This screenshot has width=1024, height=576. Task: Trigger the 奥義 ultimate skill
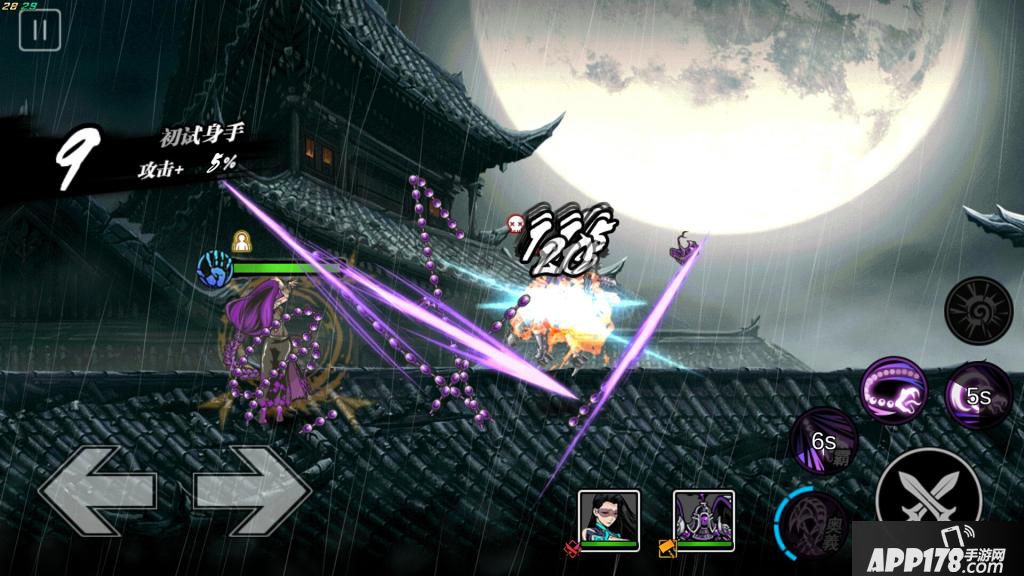pyautogui.click(x=812, y=520)
